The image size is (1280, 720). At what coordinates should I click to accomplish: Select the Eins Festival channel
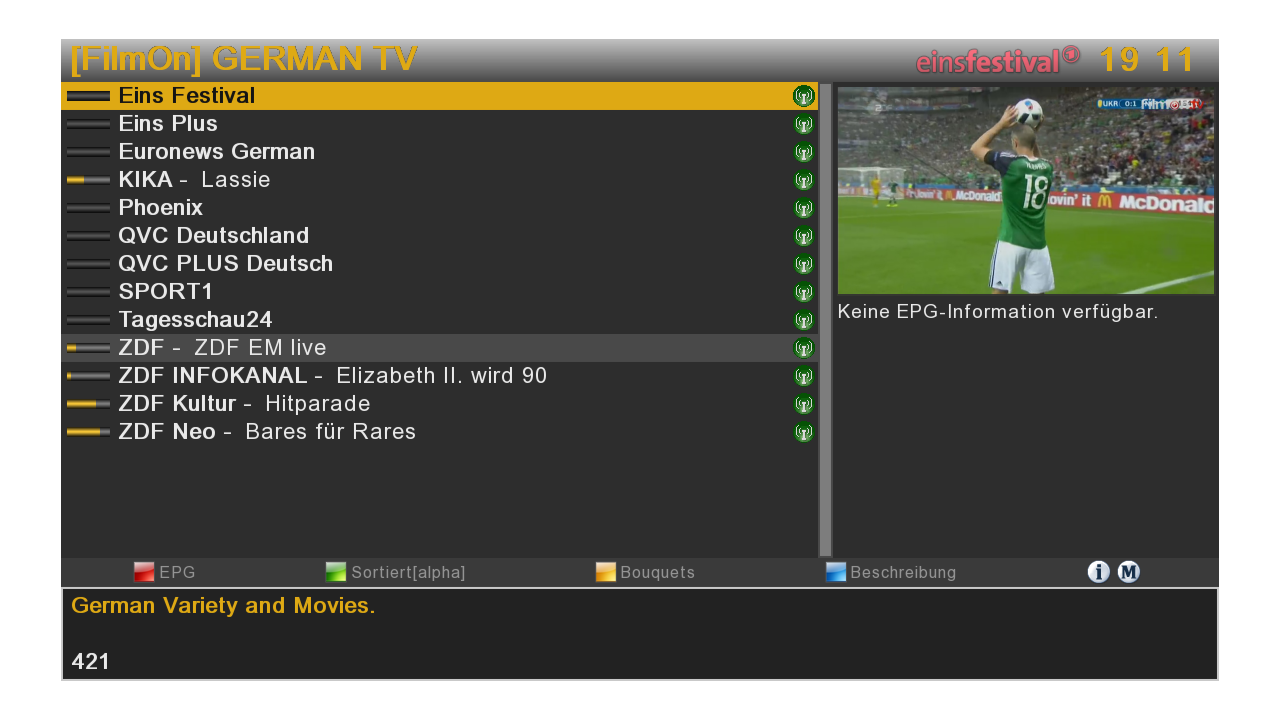(x=187, y=96)
